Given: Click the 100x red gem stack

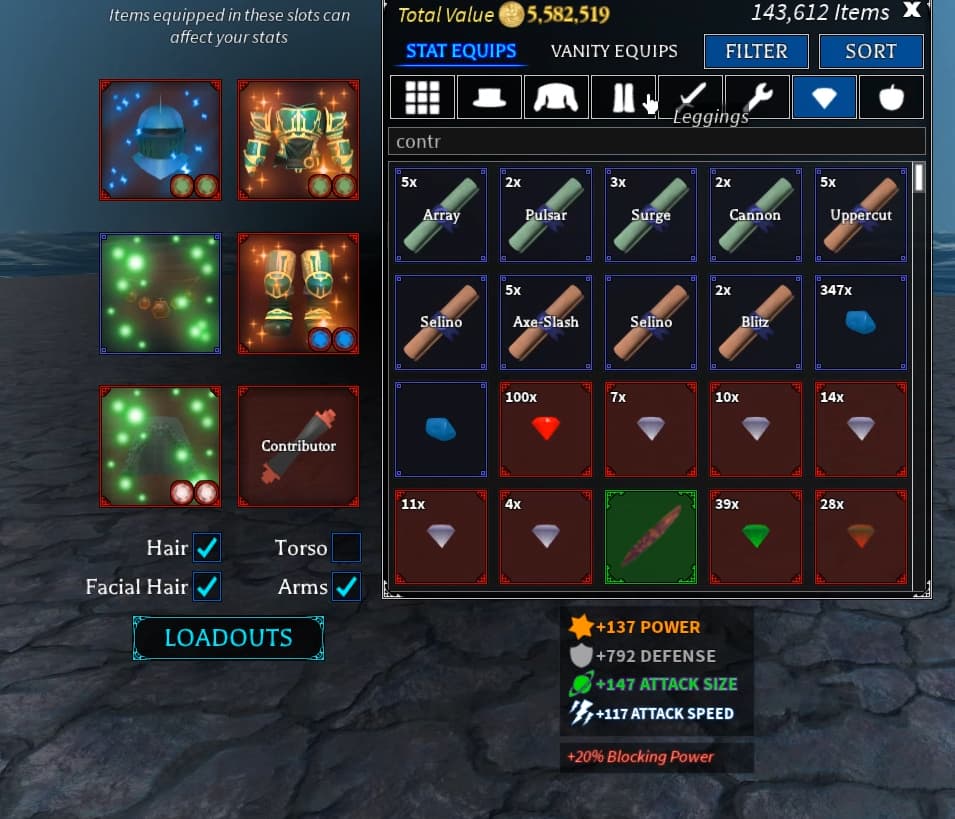Looking at the screenshot, I should point(546,428).
